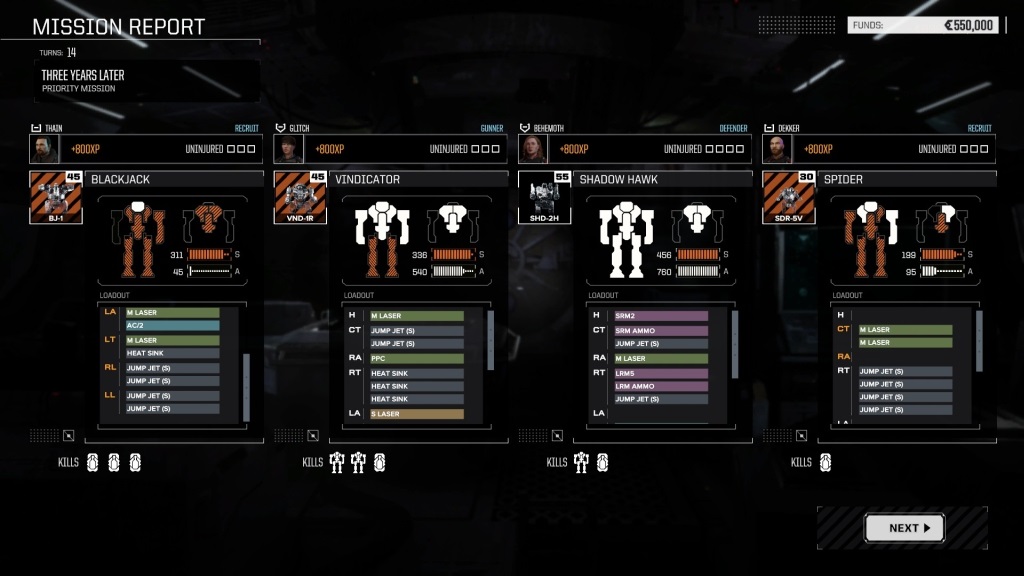Image resolution: width=1024 pixels, height=576 pixels.
Task: Select pilot Behemoth's portrait
Action: (x=532, y=149)
